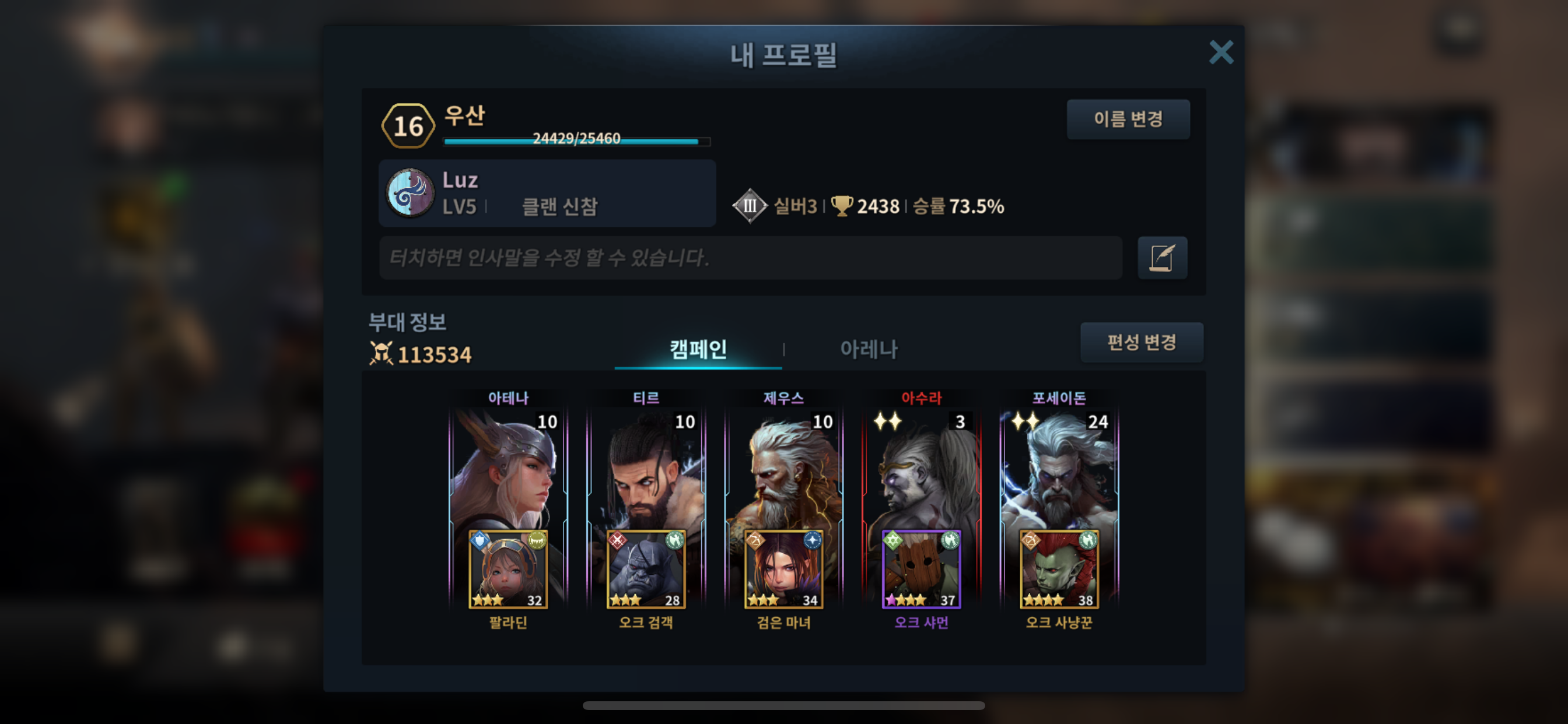Select the 아수라 hero card
The image size is (1568, 724).
coord(921,469)
